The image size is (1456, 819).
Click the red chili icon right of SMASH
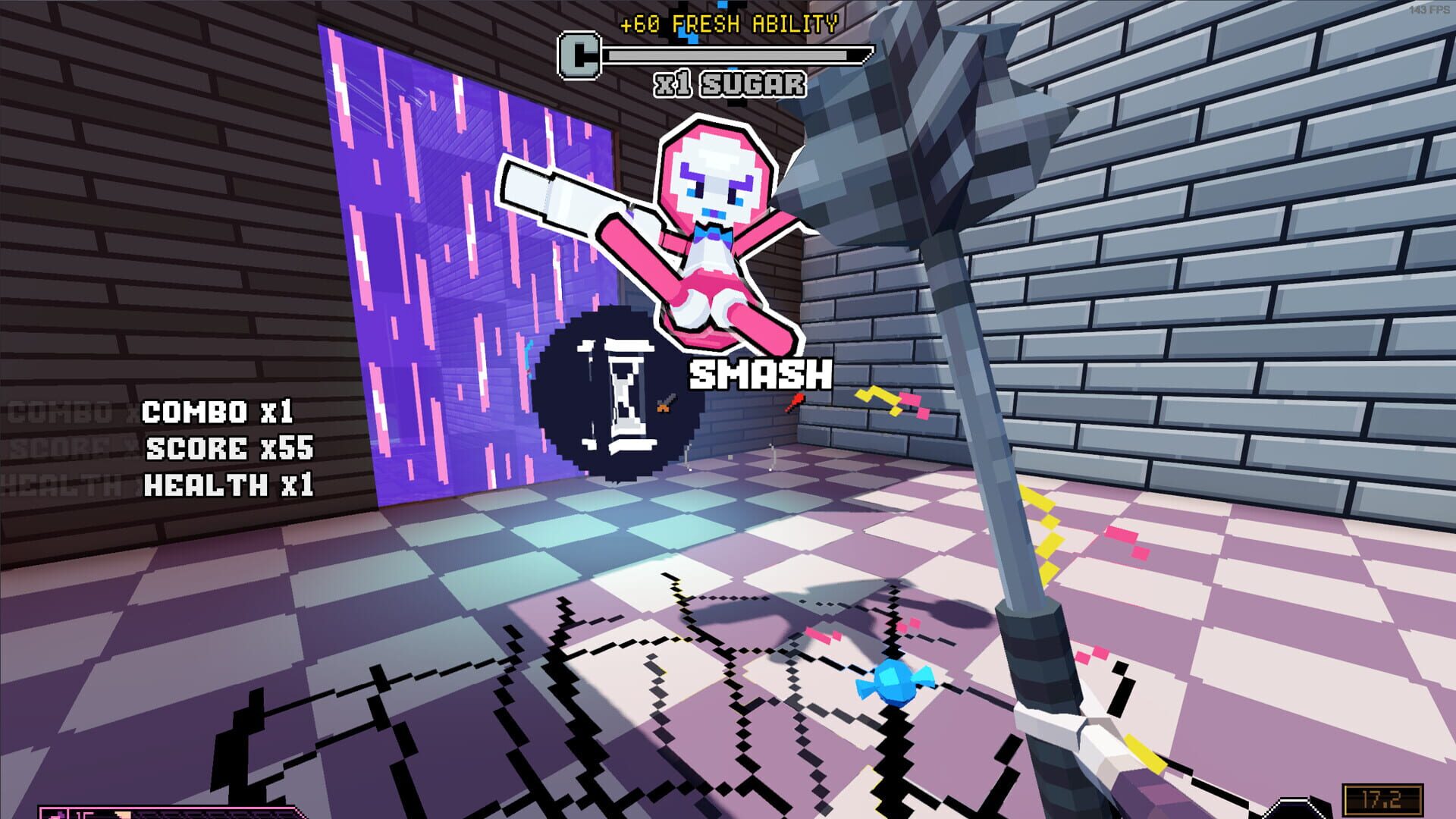[795, 400]
